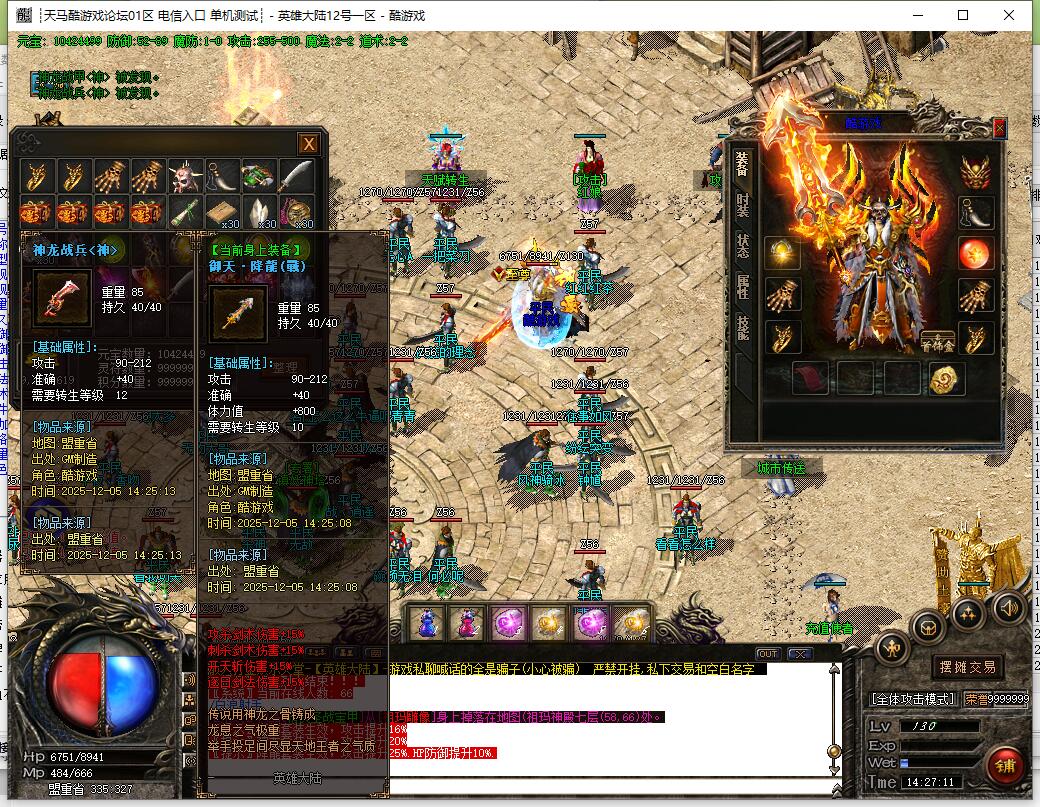The width and height of the screenshot is (1040, 807).
Task: Toggle sound with the speaker icon
Action: pos(1008,607)
